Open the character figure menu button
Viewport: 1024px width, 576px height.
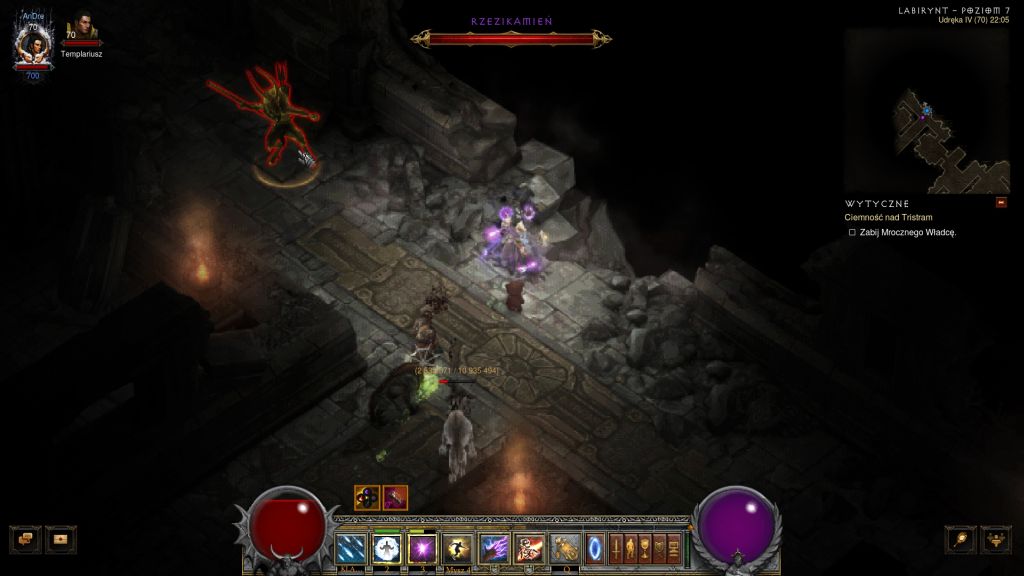point(631,548)
